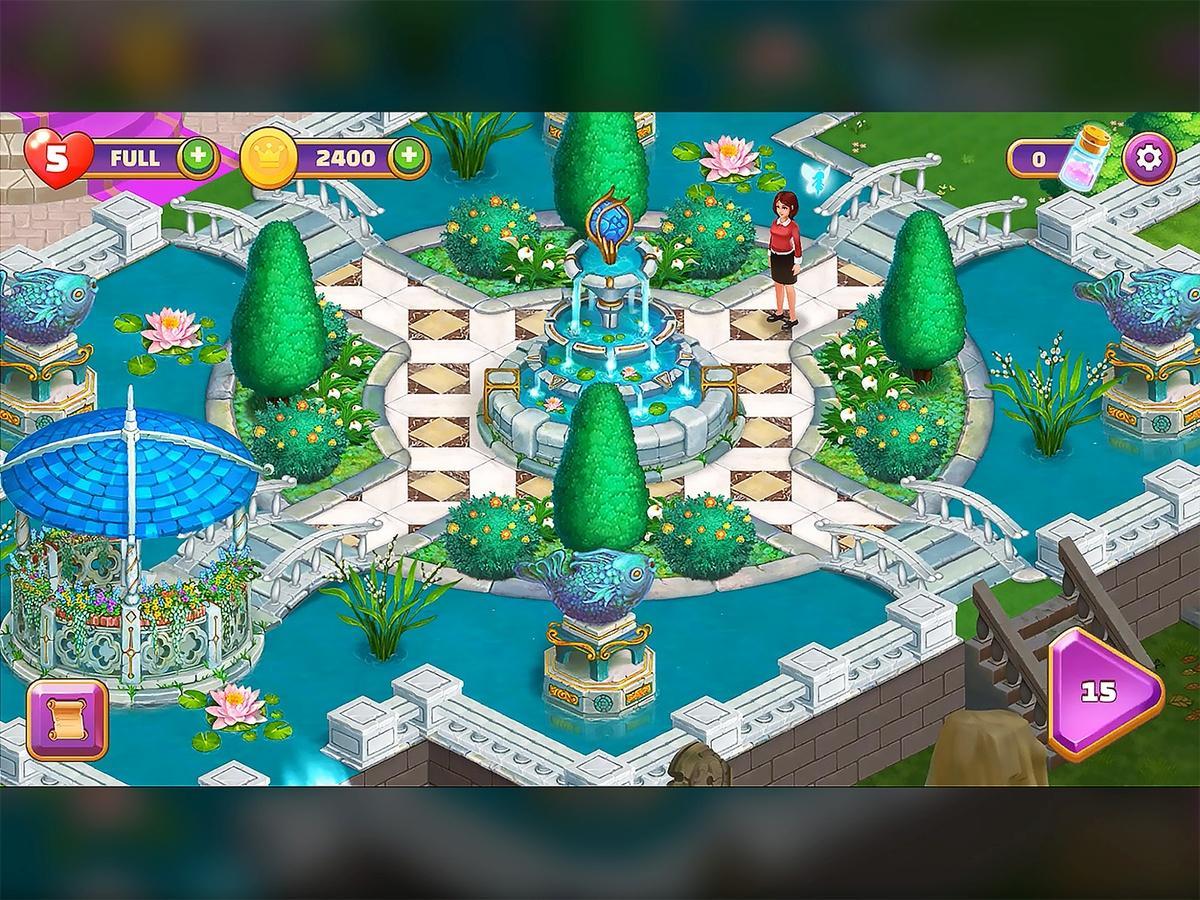Image resolution: width=1200 pixels, height=900 pixels.
Task: Open the quest scroll task list
Action: [x=67, y=720]
